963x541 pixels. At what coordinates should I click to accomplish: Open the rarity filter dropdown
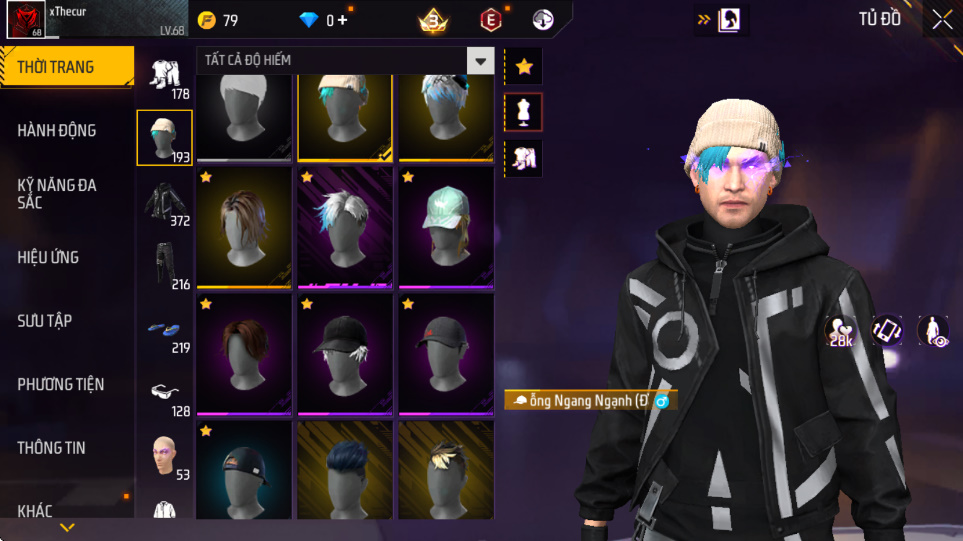481,61
